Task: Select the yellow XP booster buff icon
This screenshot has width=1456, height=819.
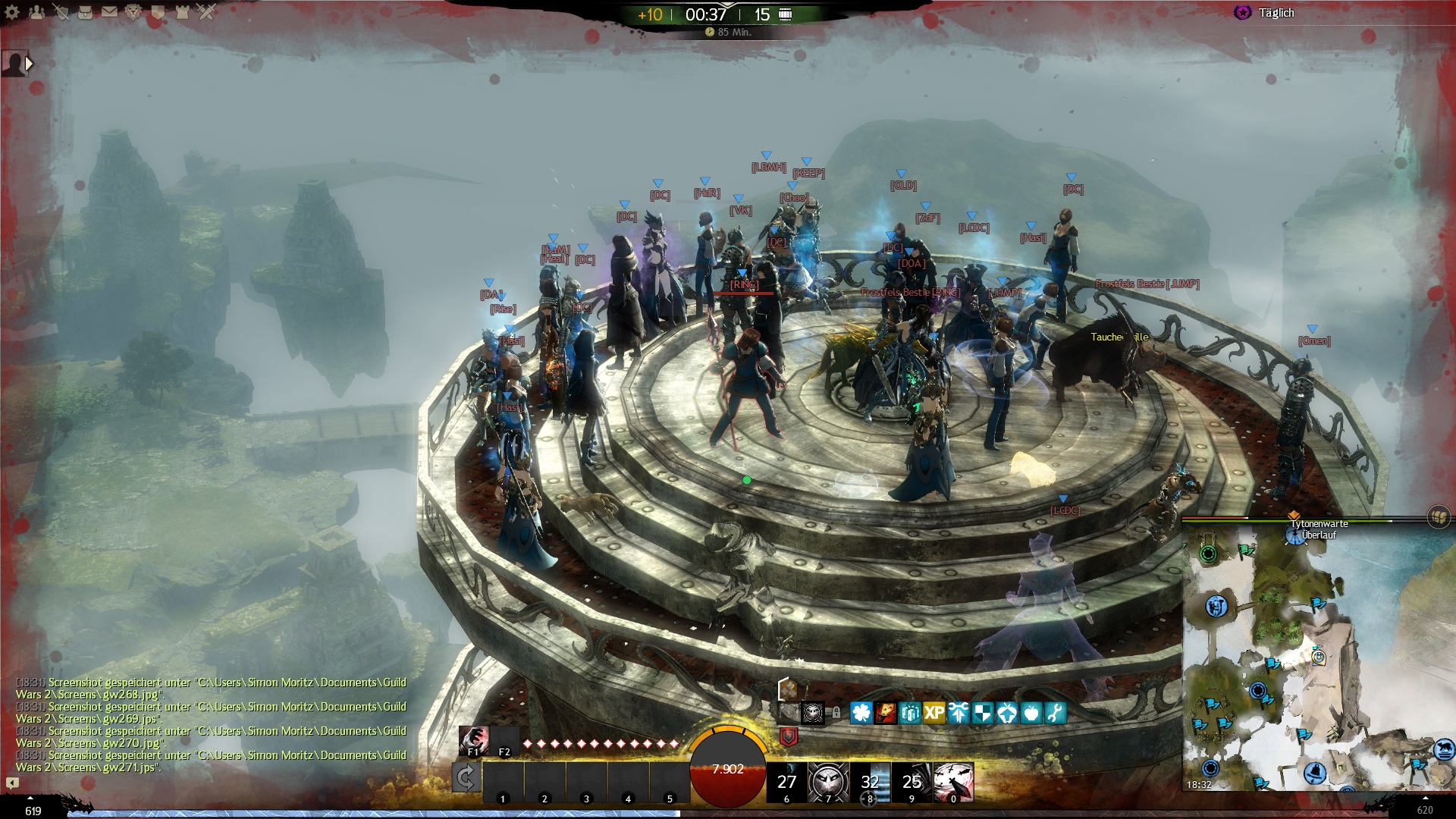Action: click(x=934, y=713)
